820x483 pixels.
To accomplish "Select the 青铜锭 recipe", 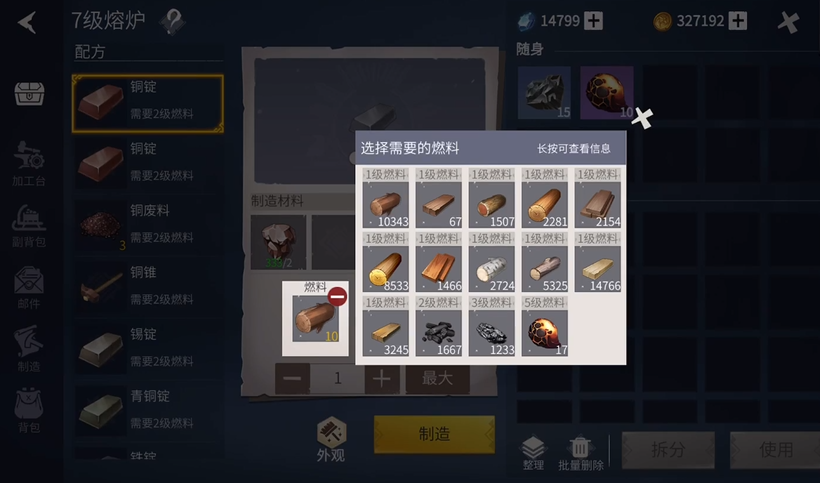I will click(x=147, y=410).
